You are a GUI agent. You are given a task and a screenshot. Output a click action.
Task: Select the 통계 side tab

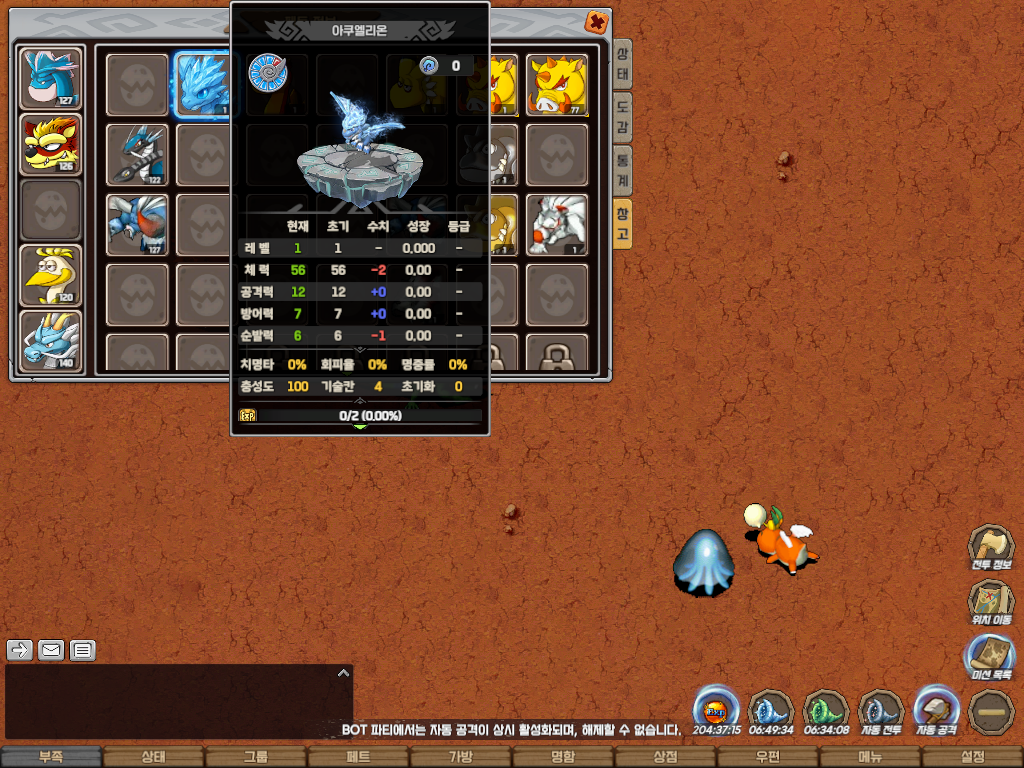pyautogui.click(x=622, y=168)
